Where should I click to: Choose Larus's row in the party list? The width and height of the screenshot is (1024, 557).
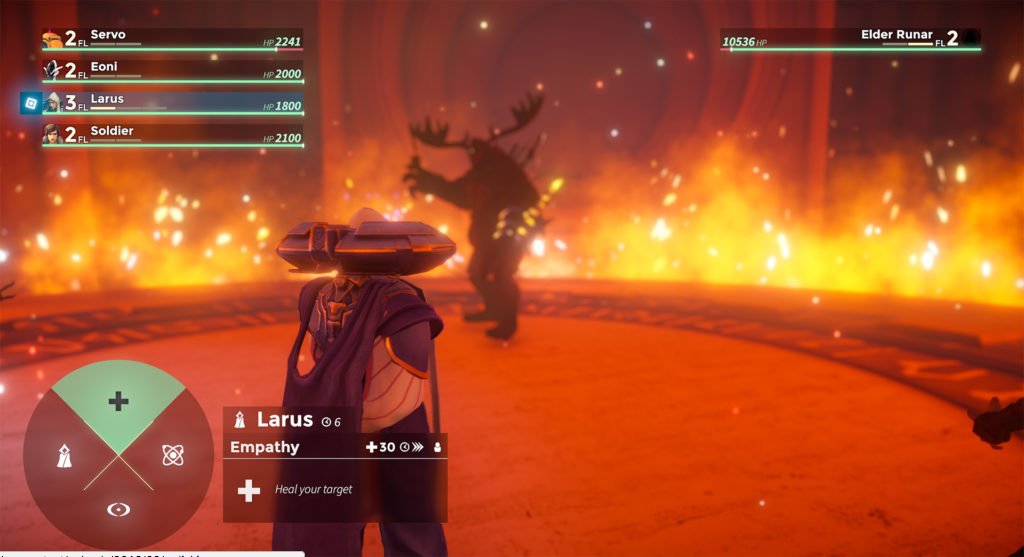171,103
